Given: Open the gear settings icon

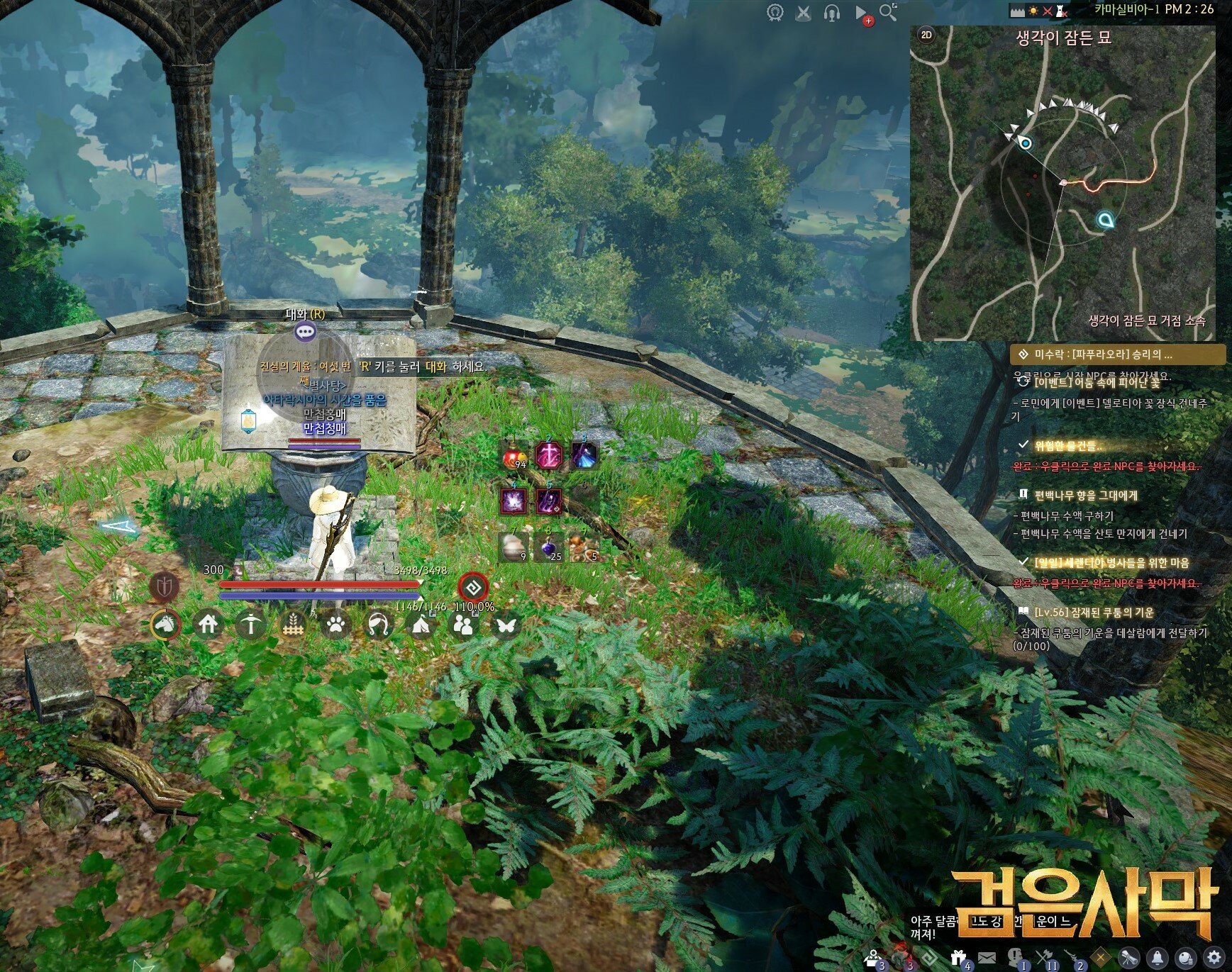Looking at the screenshot, I should pos(1214,957).
